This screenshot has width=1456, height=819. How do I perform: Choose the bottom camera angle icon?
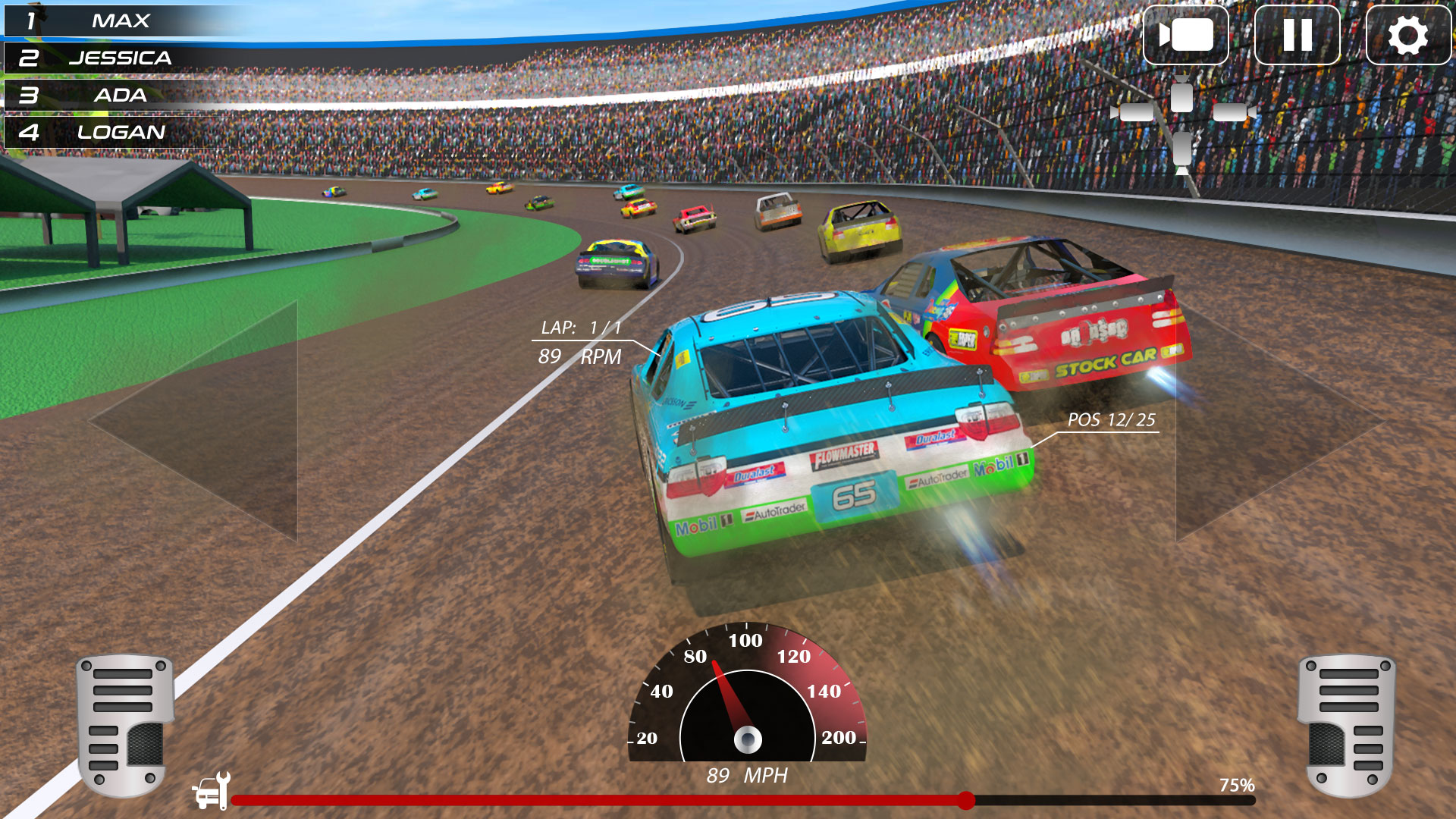coord(1182,149)
